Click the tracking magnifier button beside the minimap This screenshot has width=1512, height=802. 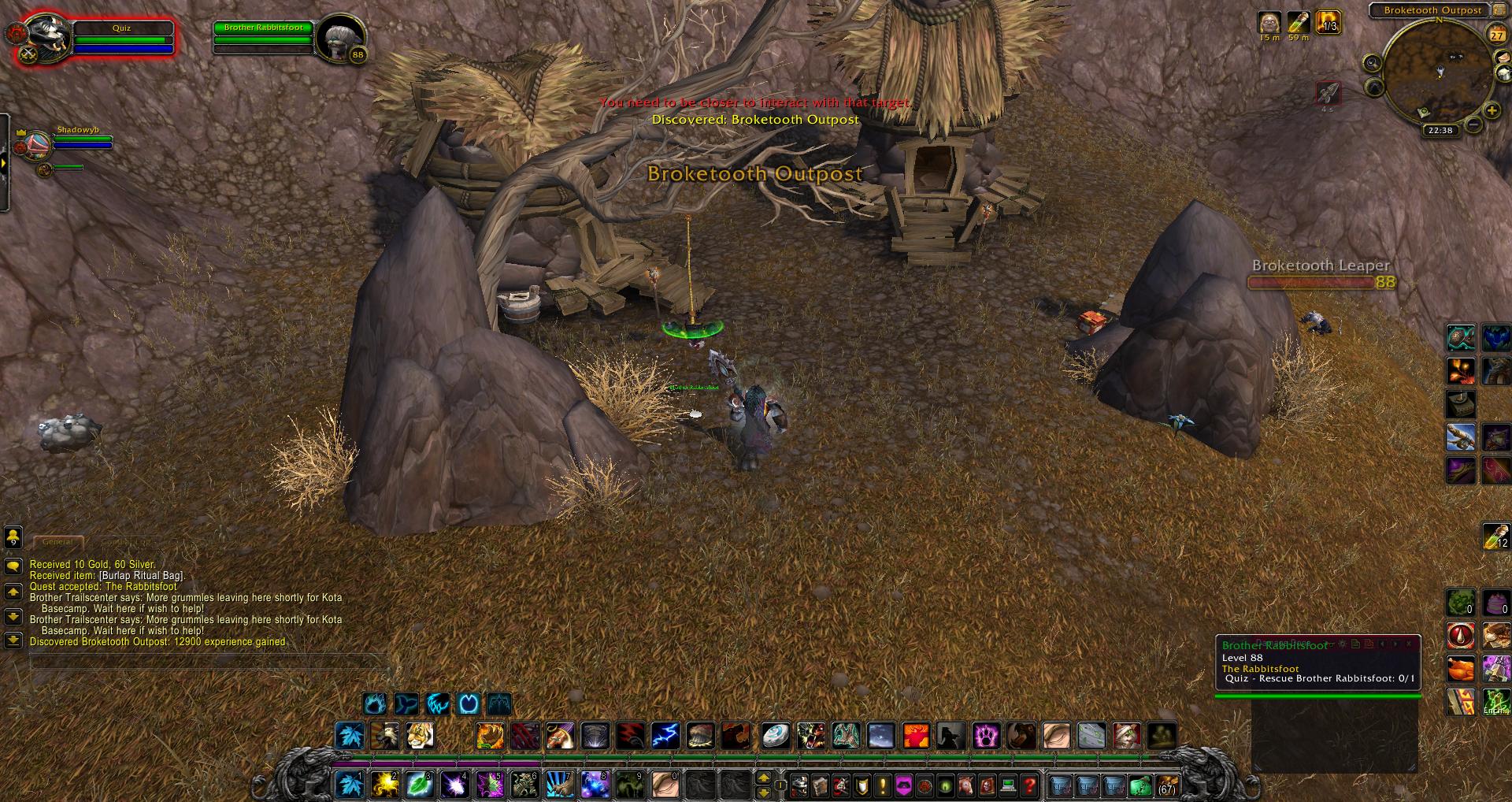point(1372,63)
